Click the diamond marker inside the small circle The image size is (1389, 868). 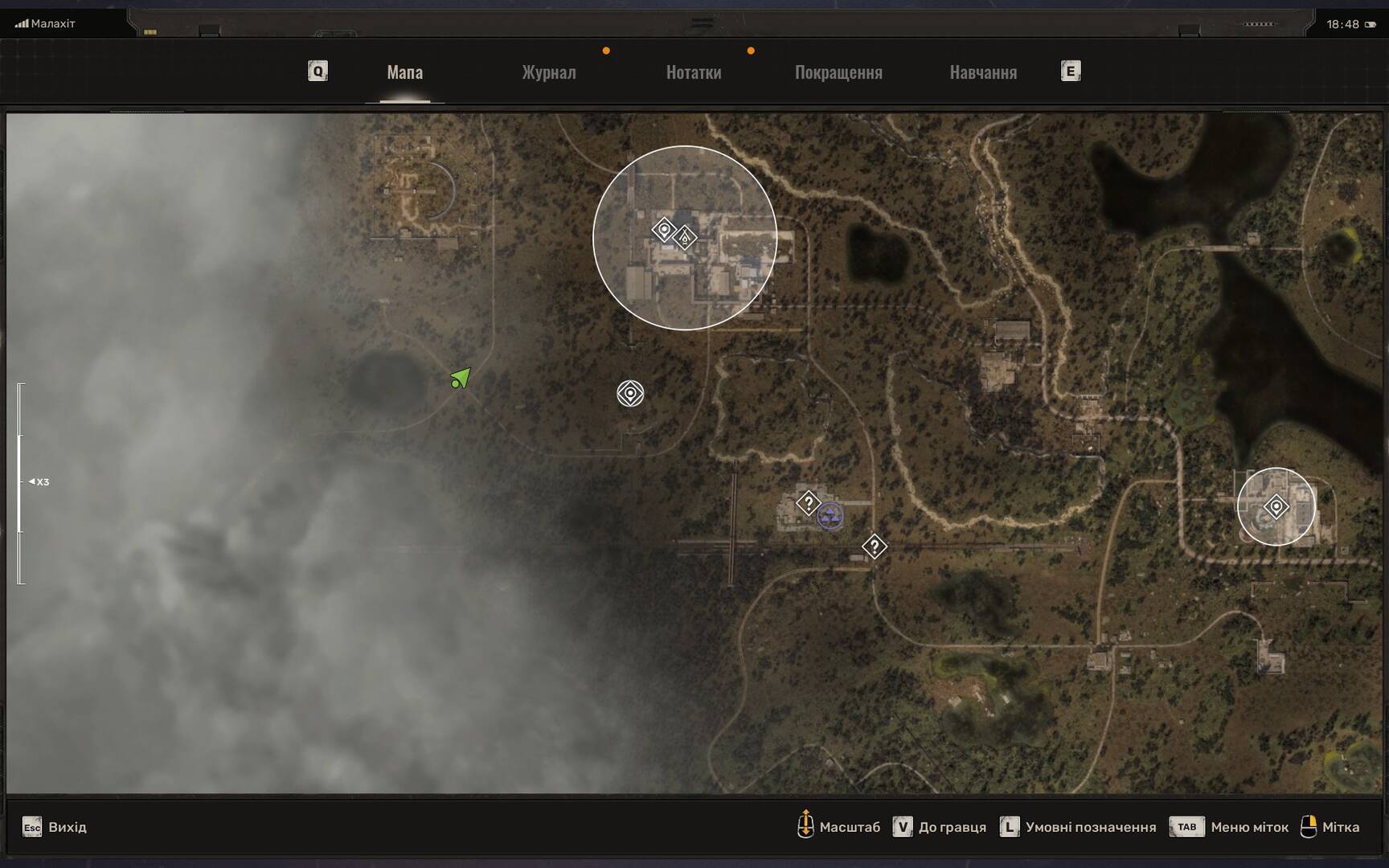click(1276, 507)
